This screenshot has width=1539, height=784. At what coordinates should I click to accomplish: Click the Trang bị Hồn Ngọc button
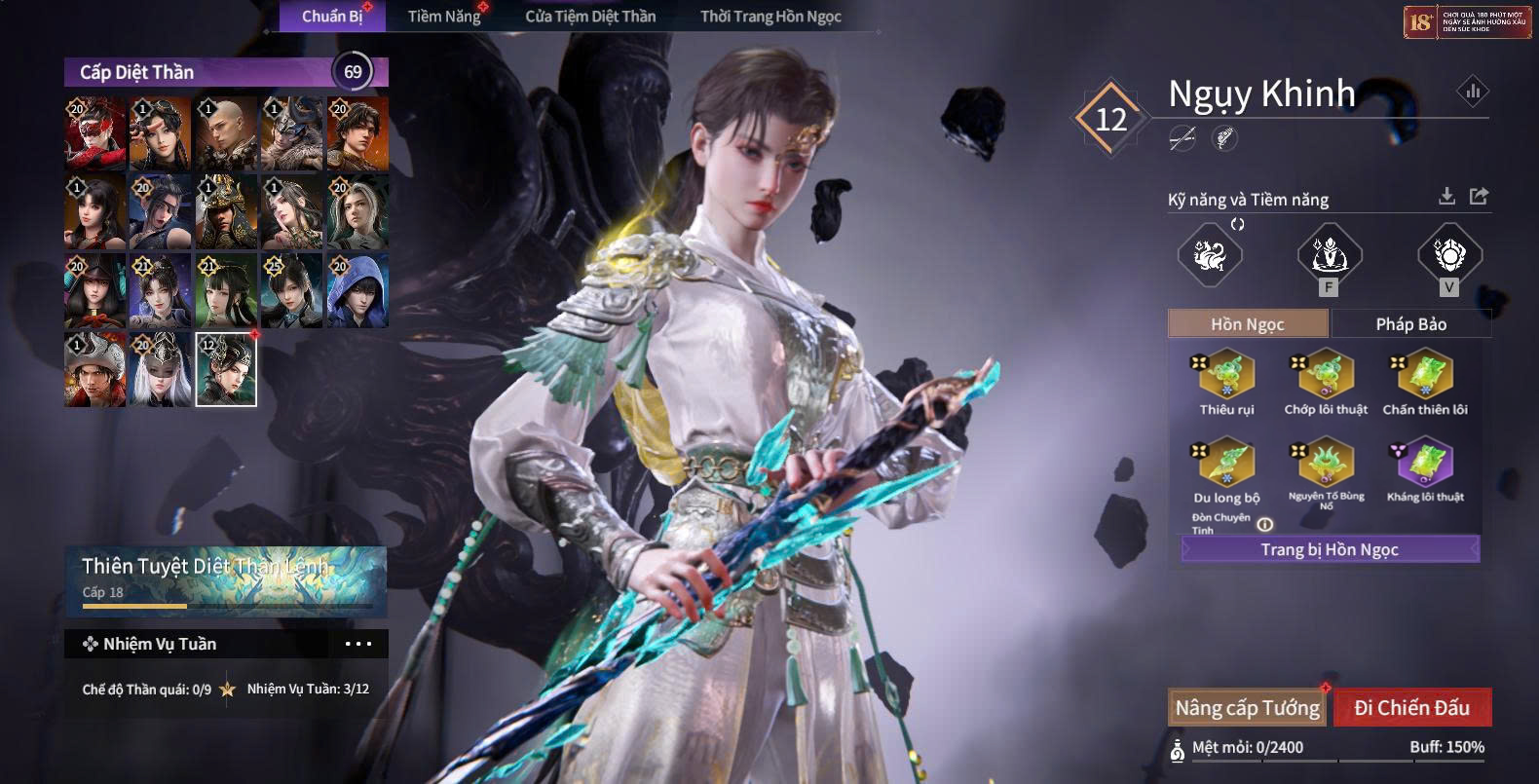[1330, 549]
